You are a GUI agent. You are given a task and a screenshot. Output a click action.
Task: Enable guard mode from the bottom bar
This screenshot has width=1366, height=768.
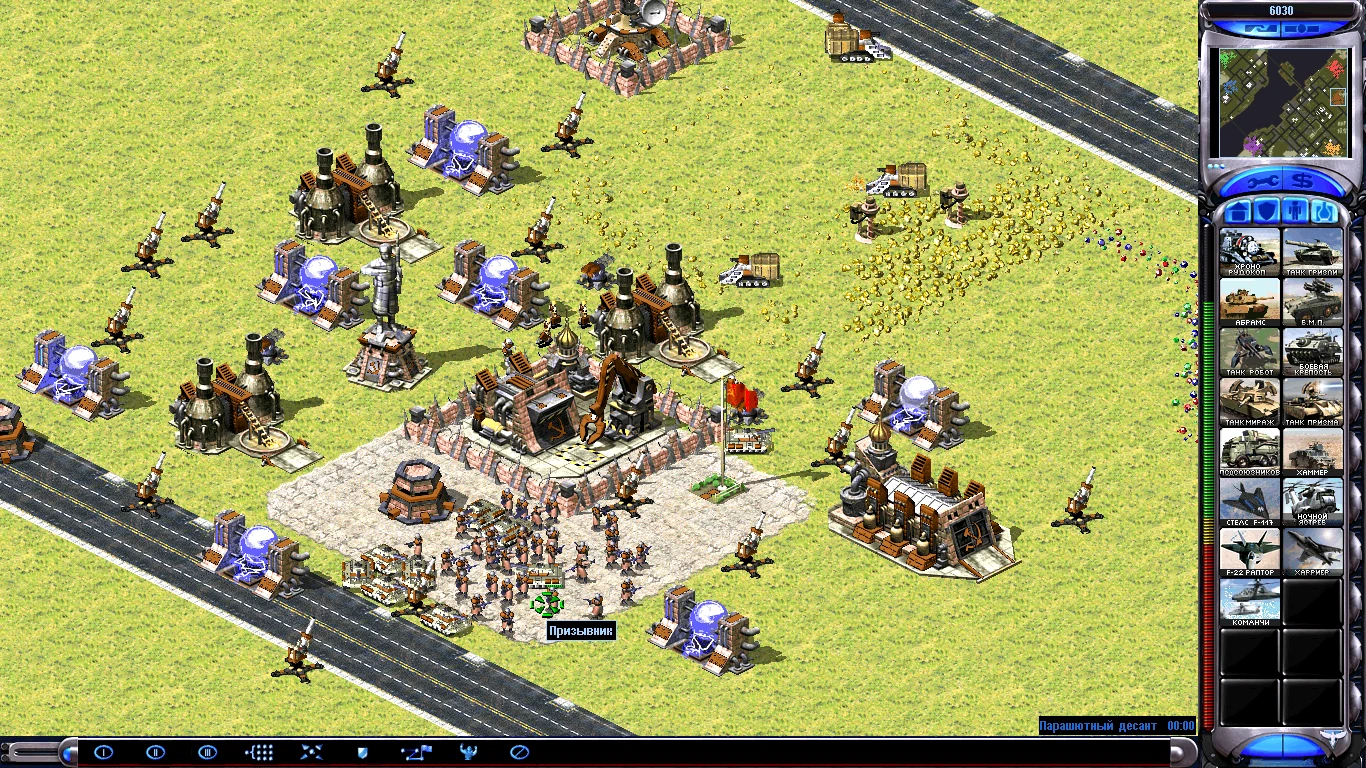tap(363, 751)
